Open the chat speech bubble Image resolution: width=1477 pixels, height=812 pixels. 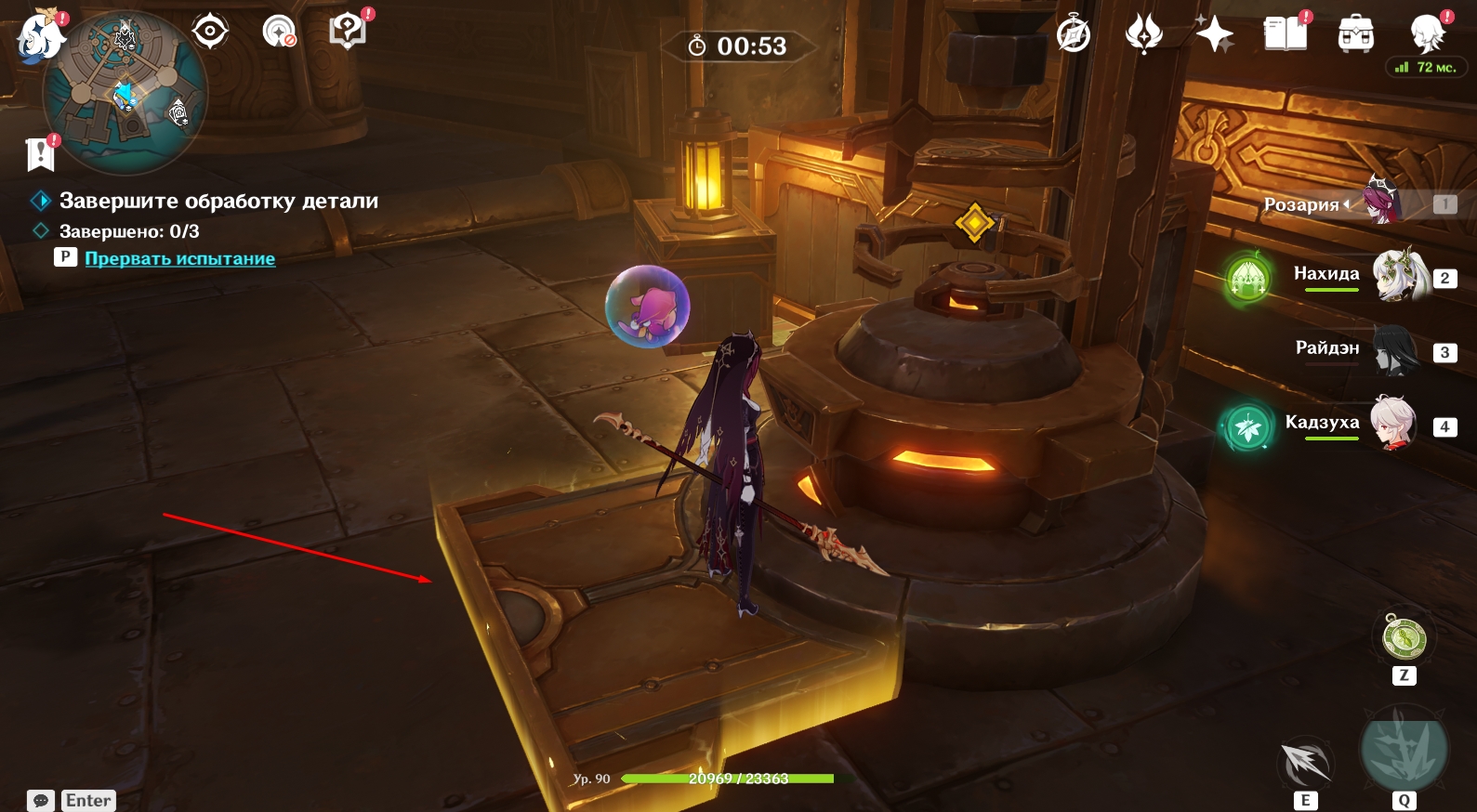41,801
